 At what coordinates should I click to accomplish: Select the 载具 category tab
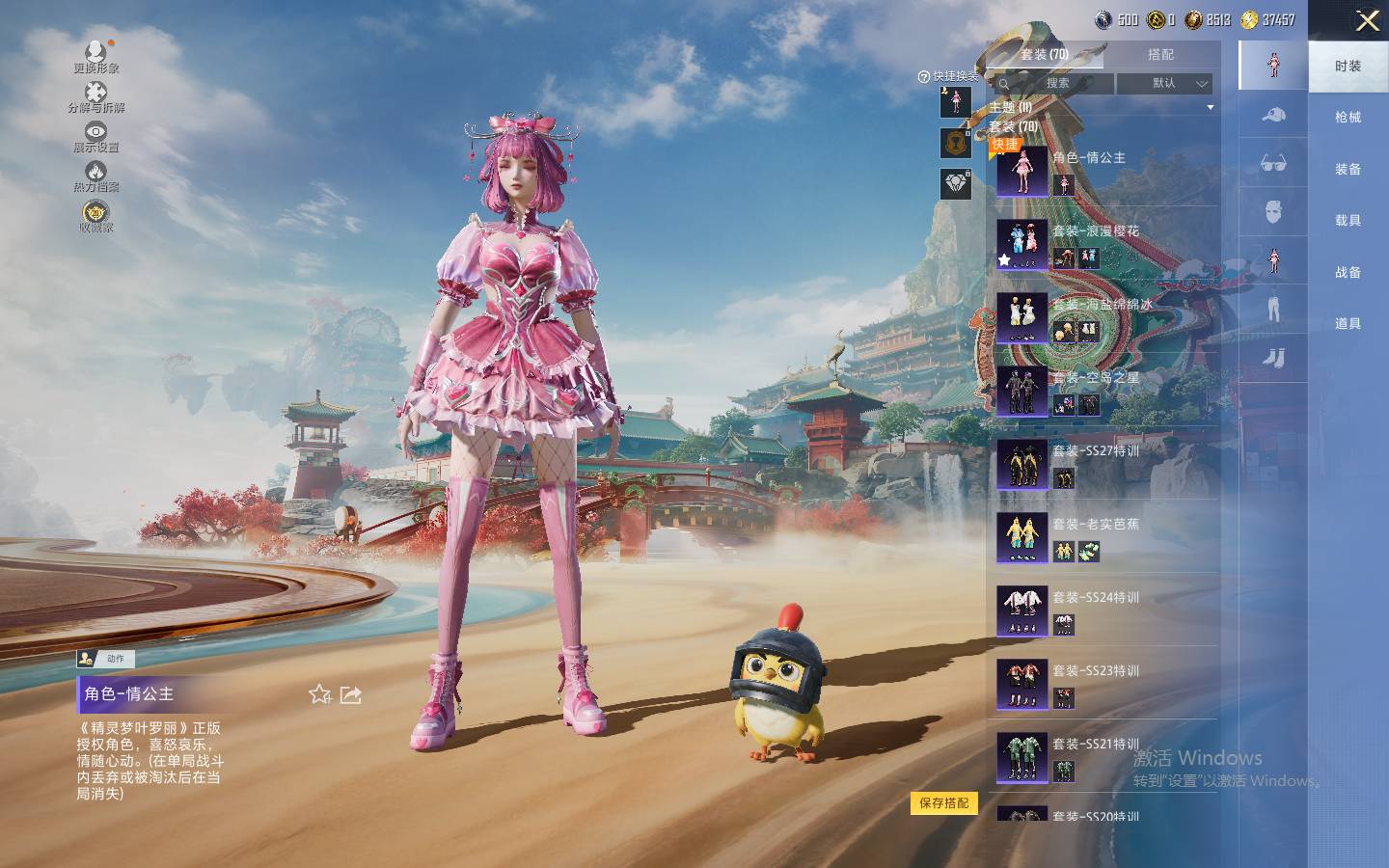click(1348, 221)
